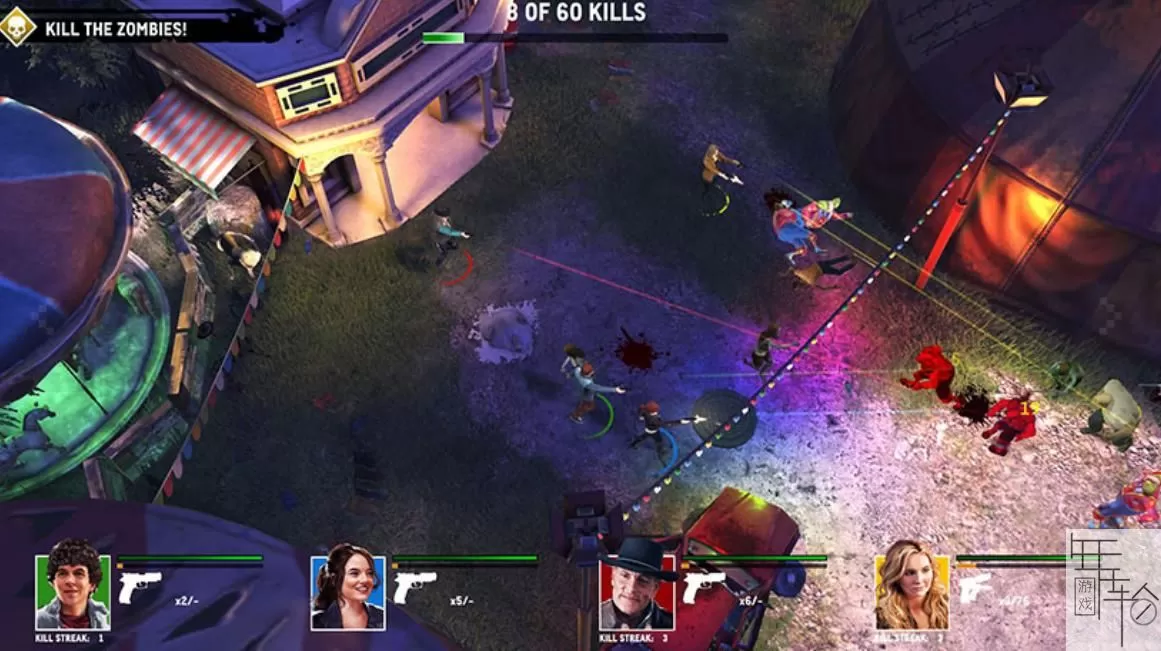Click the pistol icon beside Little Rock
The width and height of the screenshot is (1161, 651).
coord(977,587)
